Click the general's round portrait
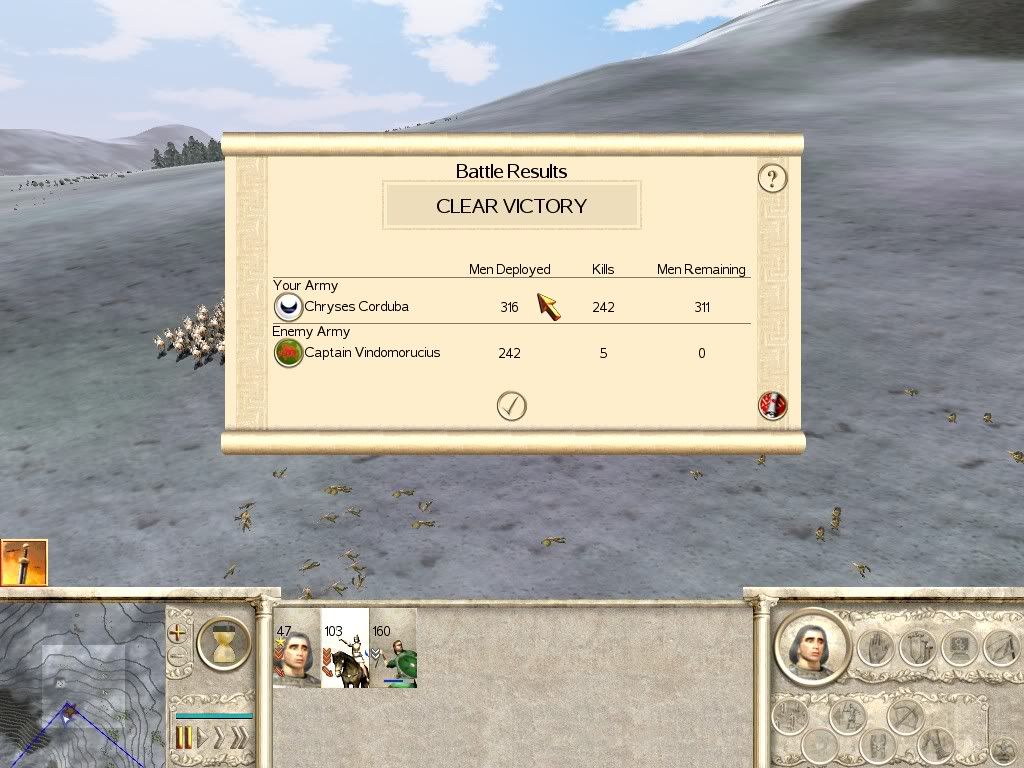1024x768 pixels. click(x=811, y=646)
